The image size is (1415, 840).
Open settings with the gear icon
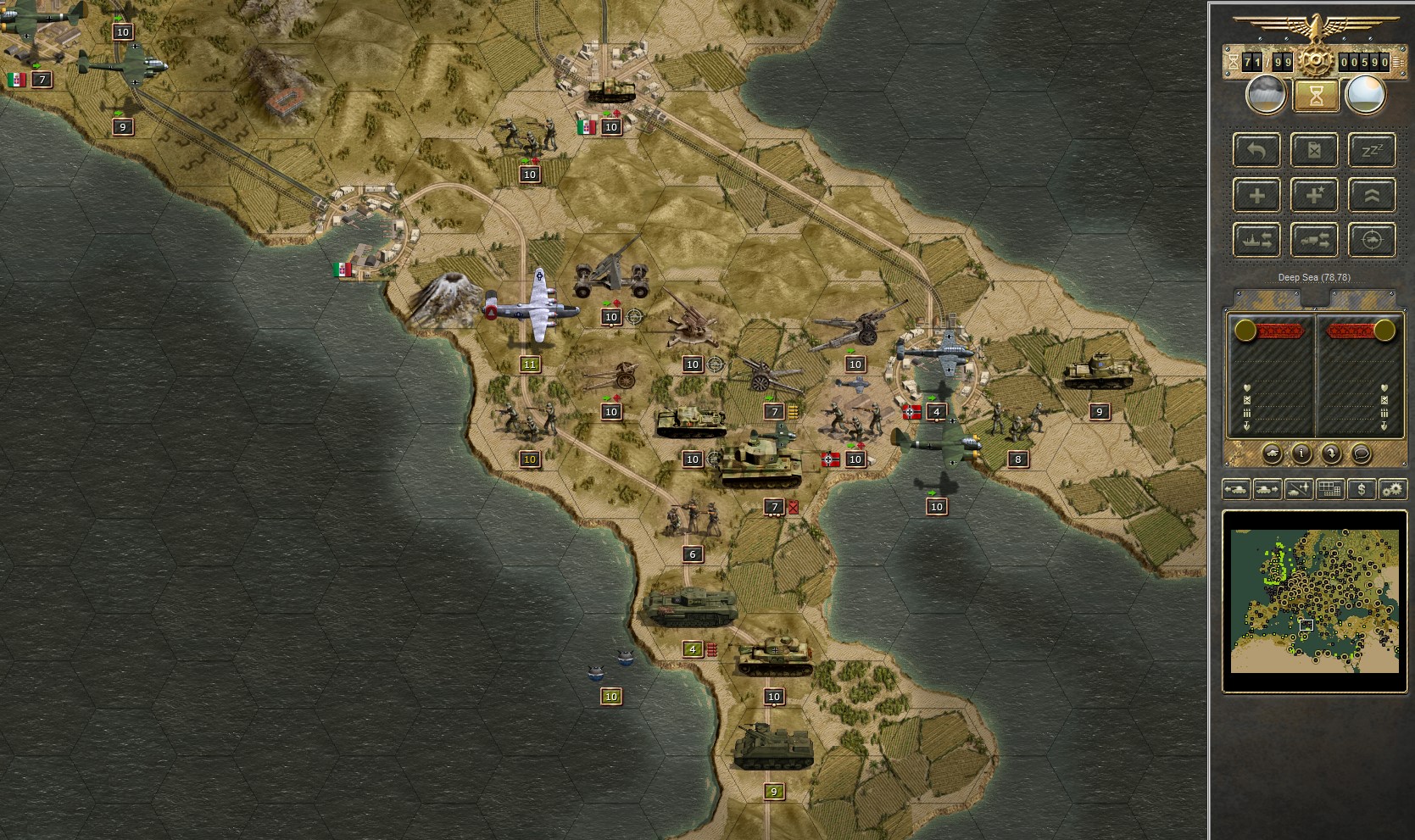[1392, 490]
